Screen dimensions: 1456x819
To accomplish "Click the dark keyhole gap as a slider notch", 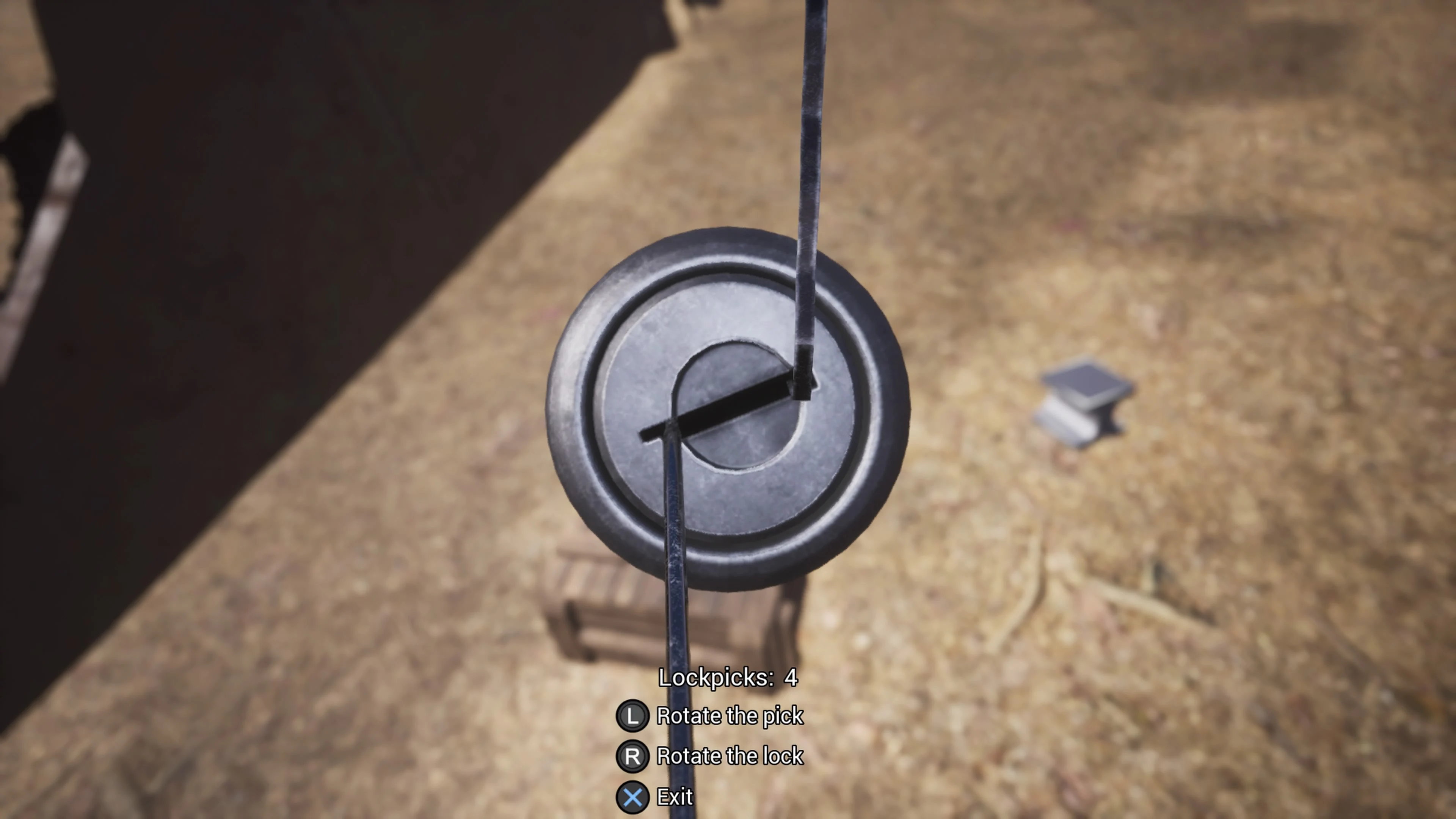I will pyautogui.click(x=729, y=407).
